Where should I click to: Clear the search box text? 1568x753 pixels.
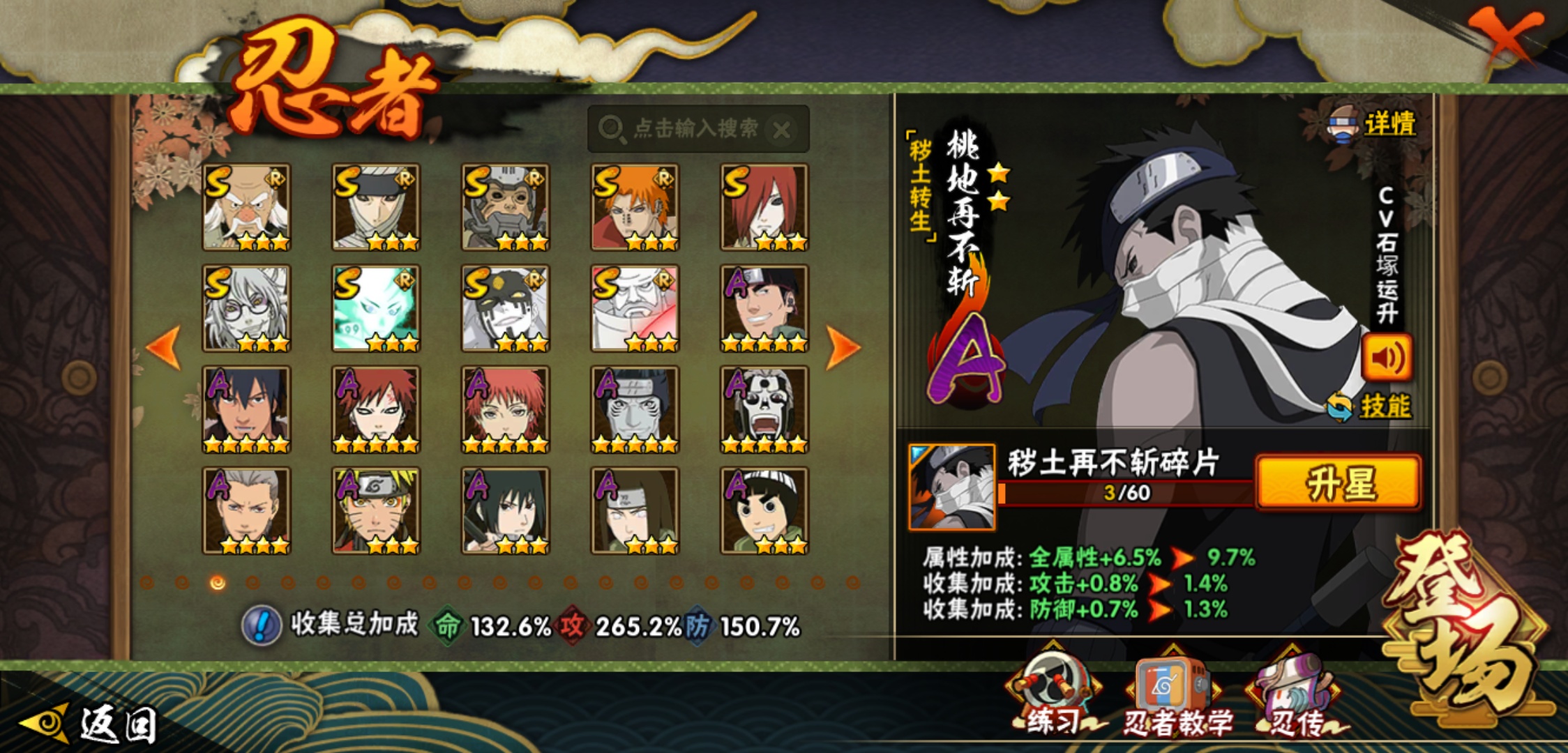point(782,130)
